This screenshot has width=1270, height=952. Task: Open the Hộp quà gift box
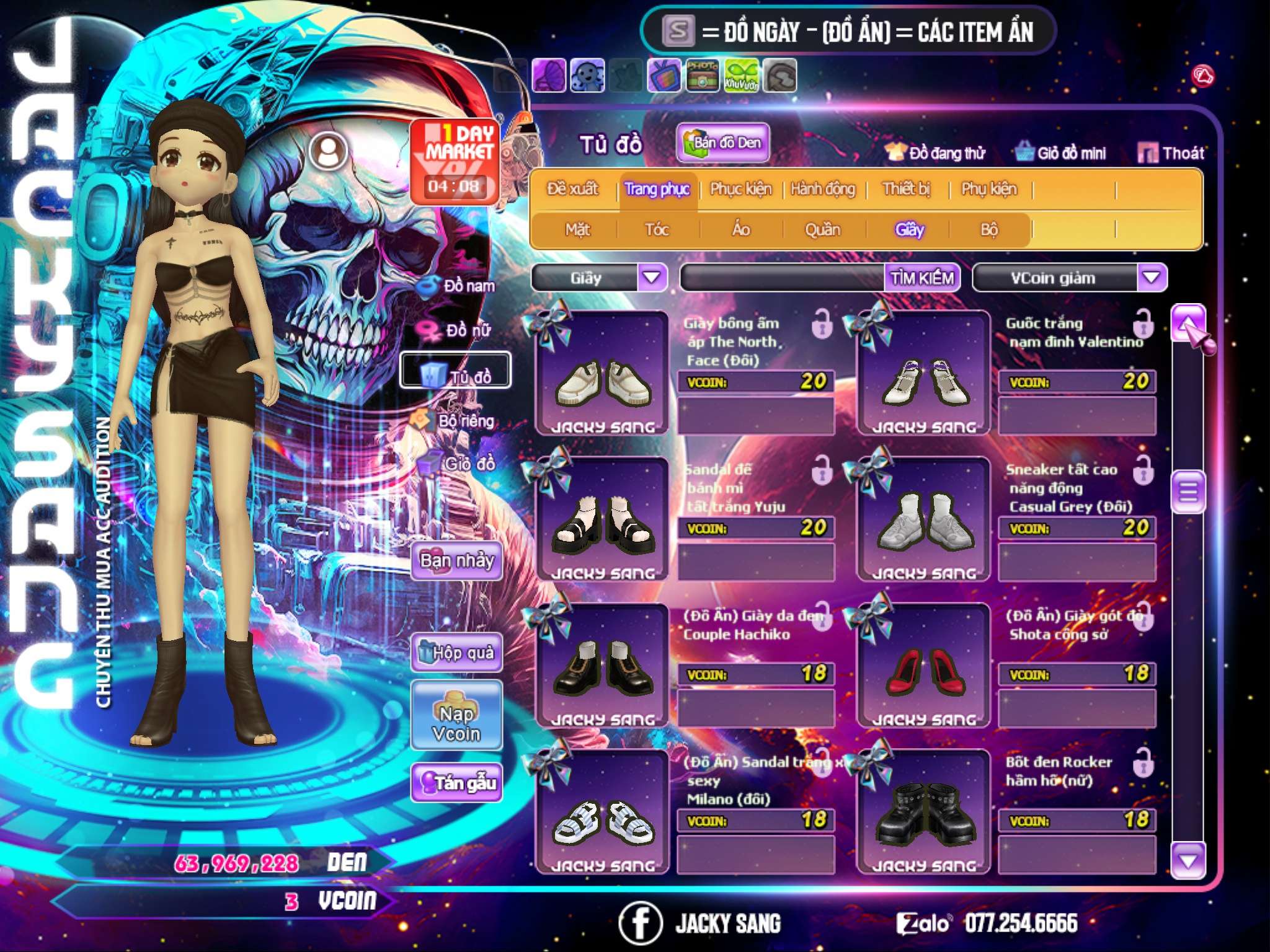456,652
